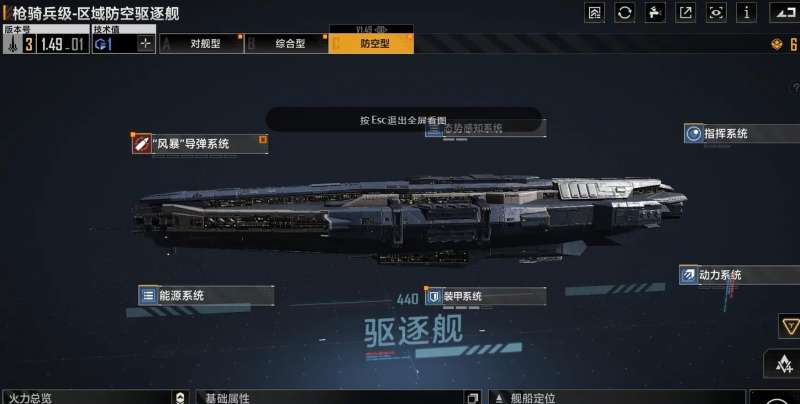This screenshot has width=800, height=404.
Task: Click the 态势感知系统 module label
Action: [485, 128]
